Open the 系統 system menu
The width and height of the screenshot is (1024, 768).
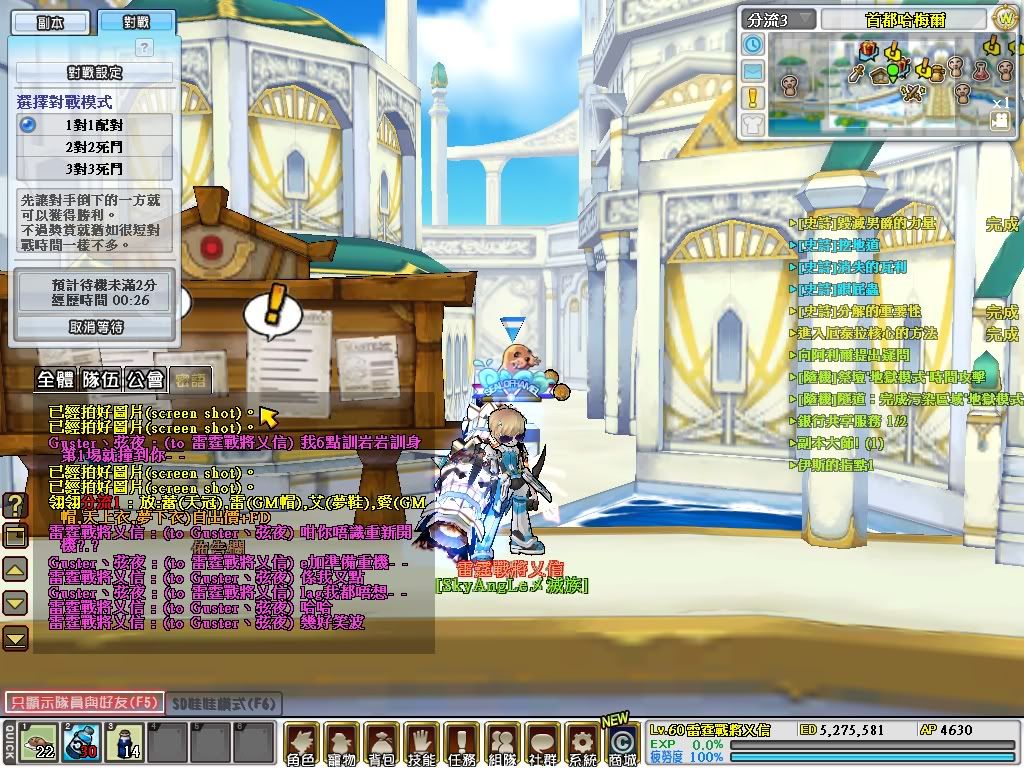point(582,744)
